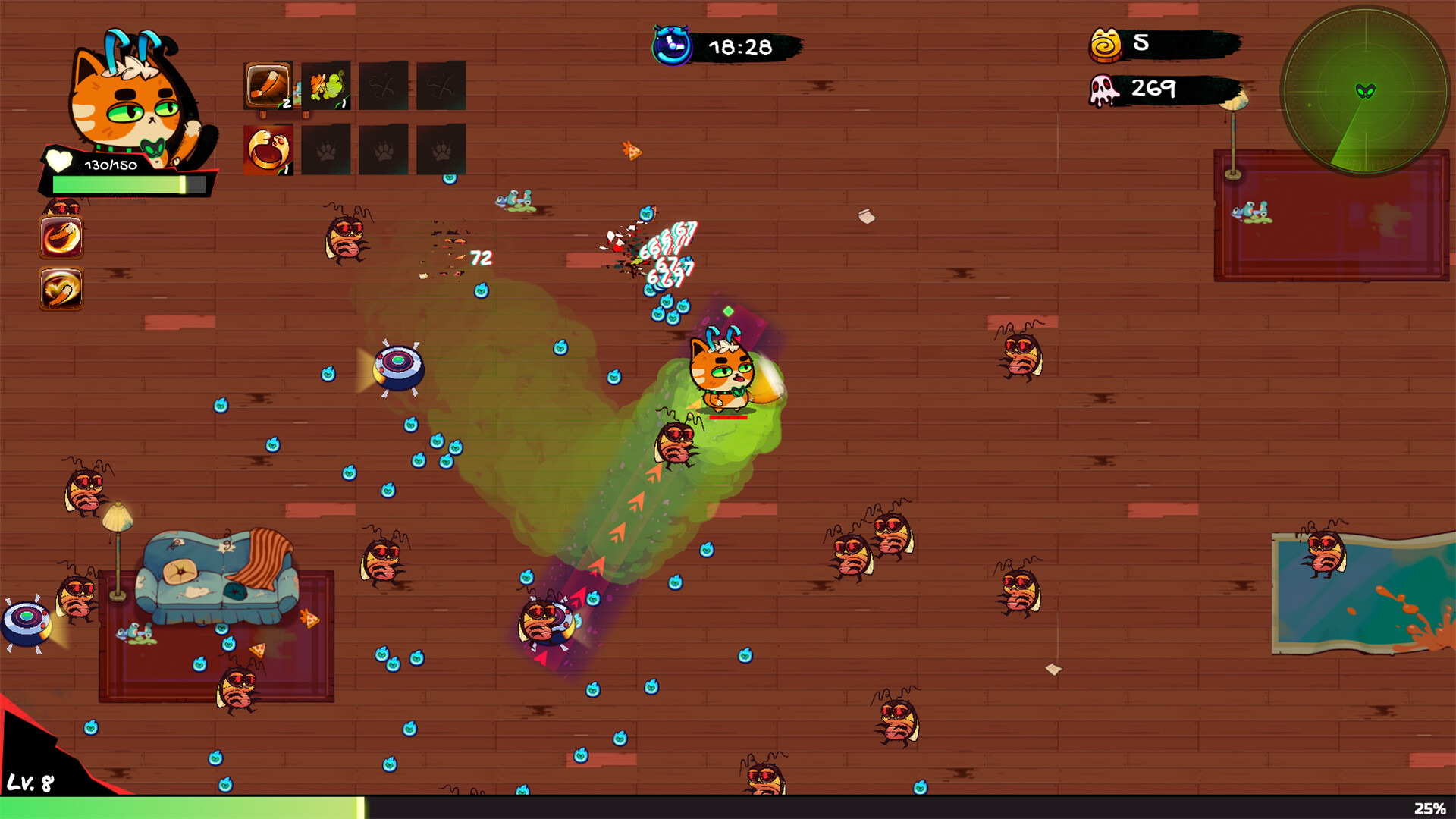Open the green radar minimap
Image resolution: width=1456 pixels, height=819 pixels.
pos(1365,91)
